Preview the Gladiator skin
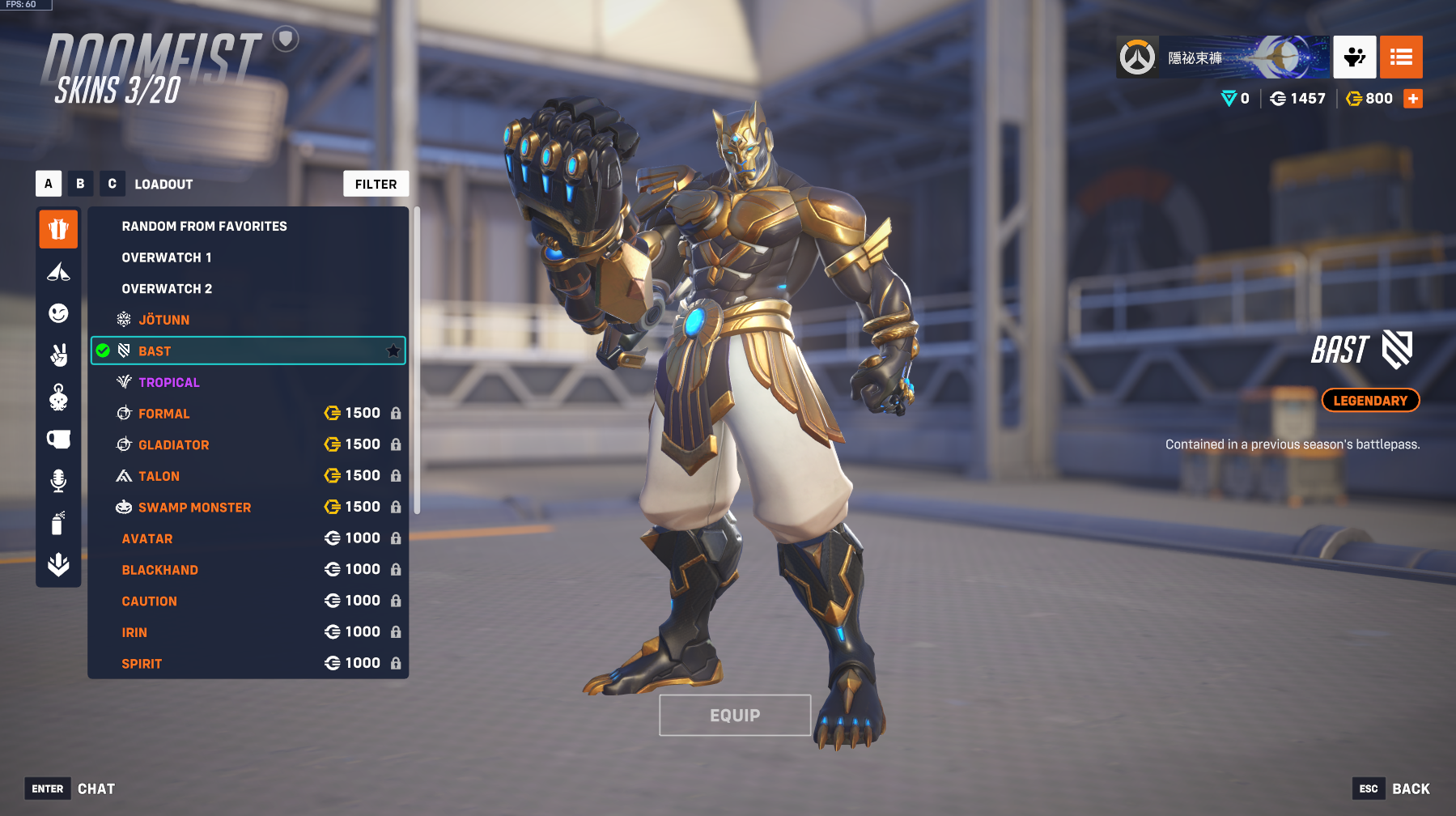Screen dimensions: 1456x816 click(173, 445)
